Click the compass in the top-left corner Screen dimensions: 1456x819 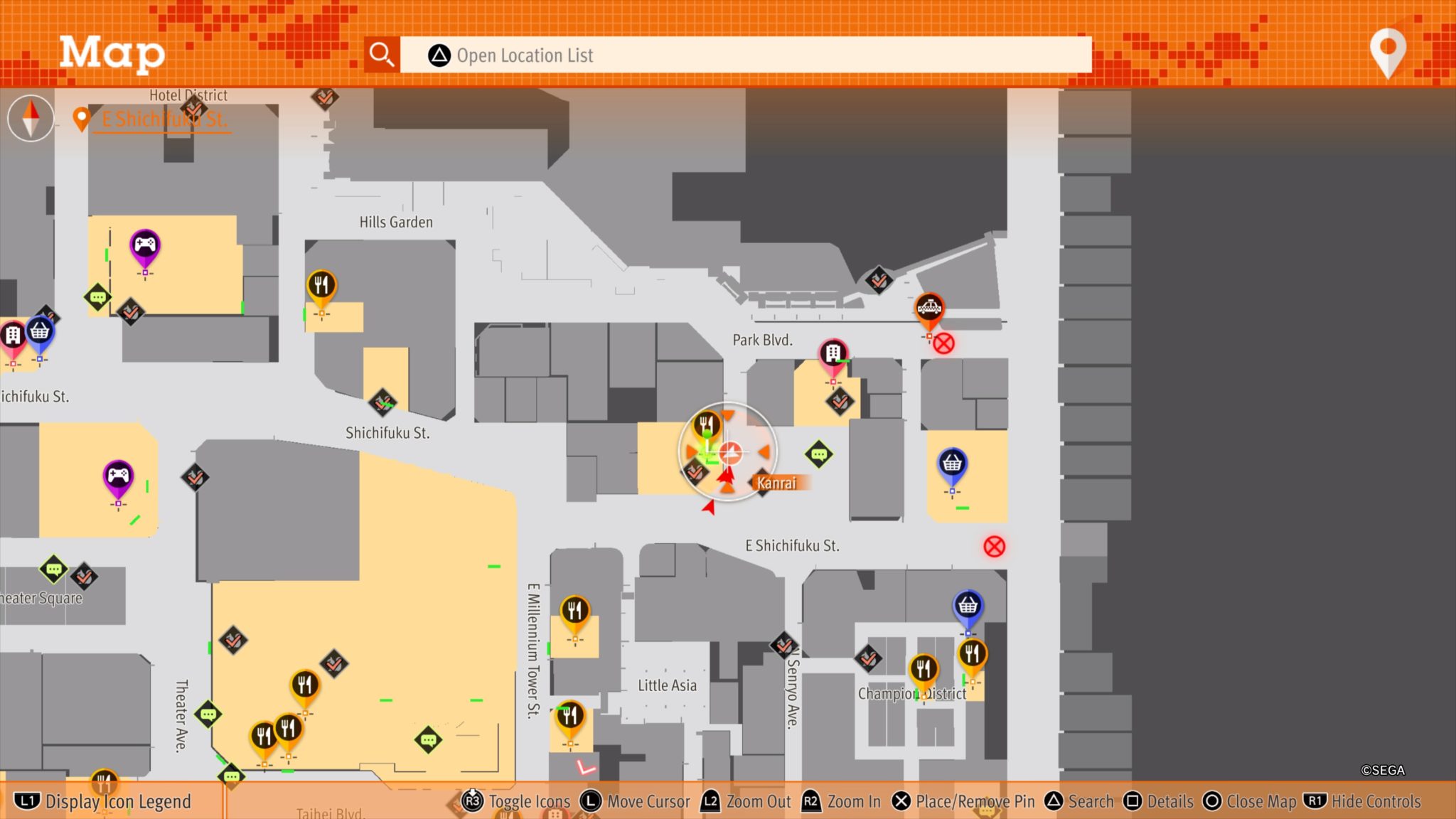pos(30,118)
